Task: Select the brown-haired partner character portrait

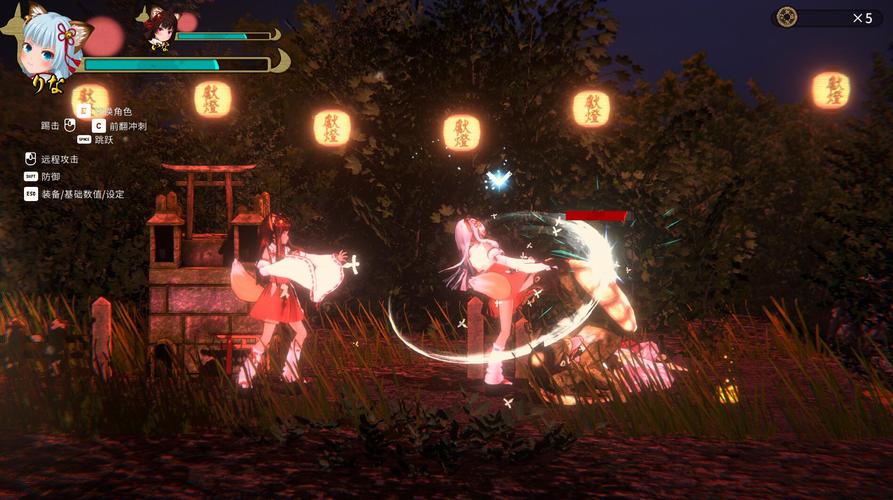Action: point(158,27)
